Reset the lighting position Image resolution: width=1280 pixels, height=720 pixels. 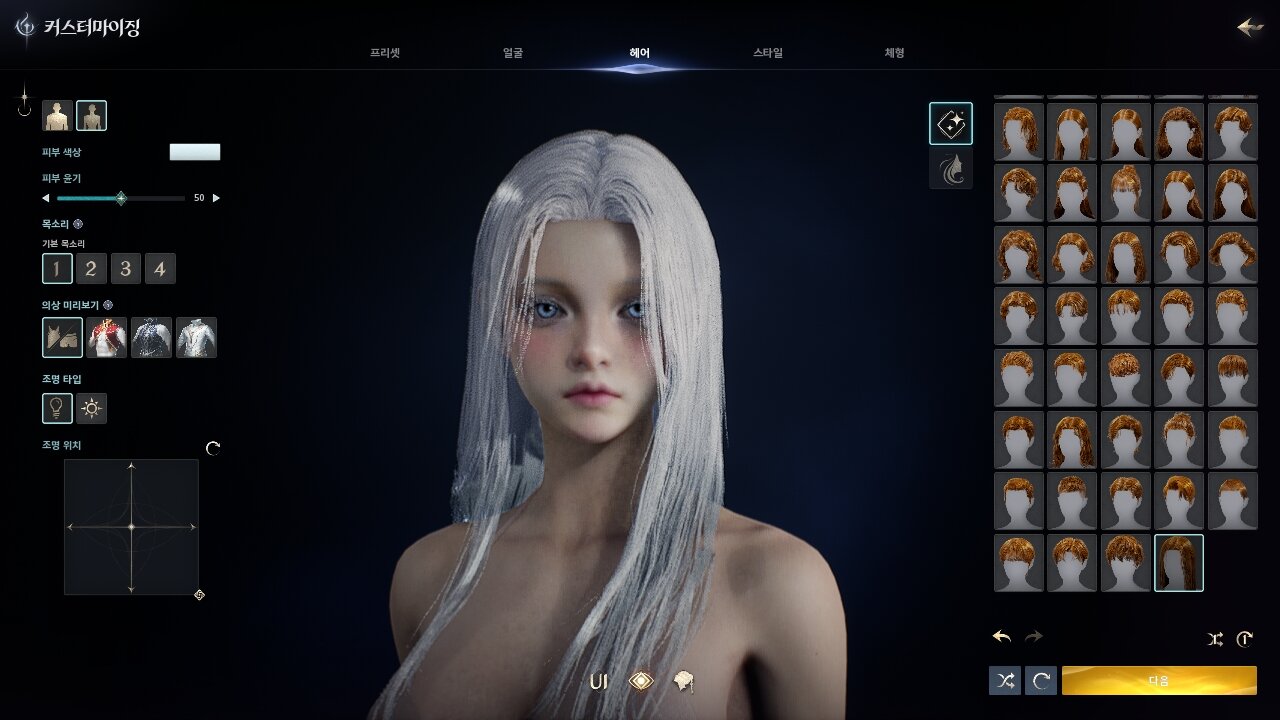coord(213,448)
